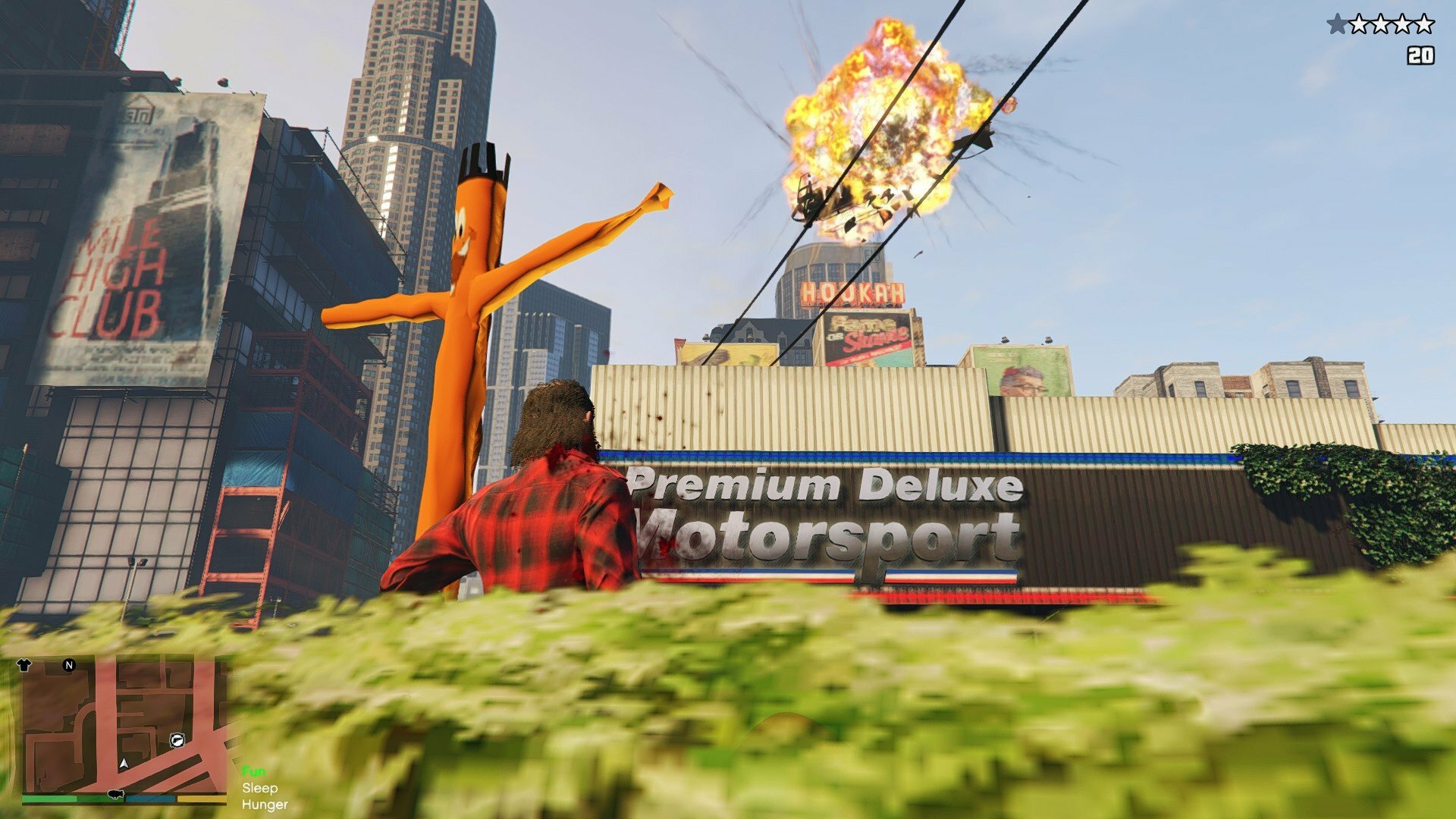The height and width of the screenshot is (819, 1456).
Task: Click the gun shop pistol blip
Action: 177,740
